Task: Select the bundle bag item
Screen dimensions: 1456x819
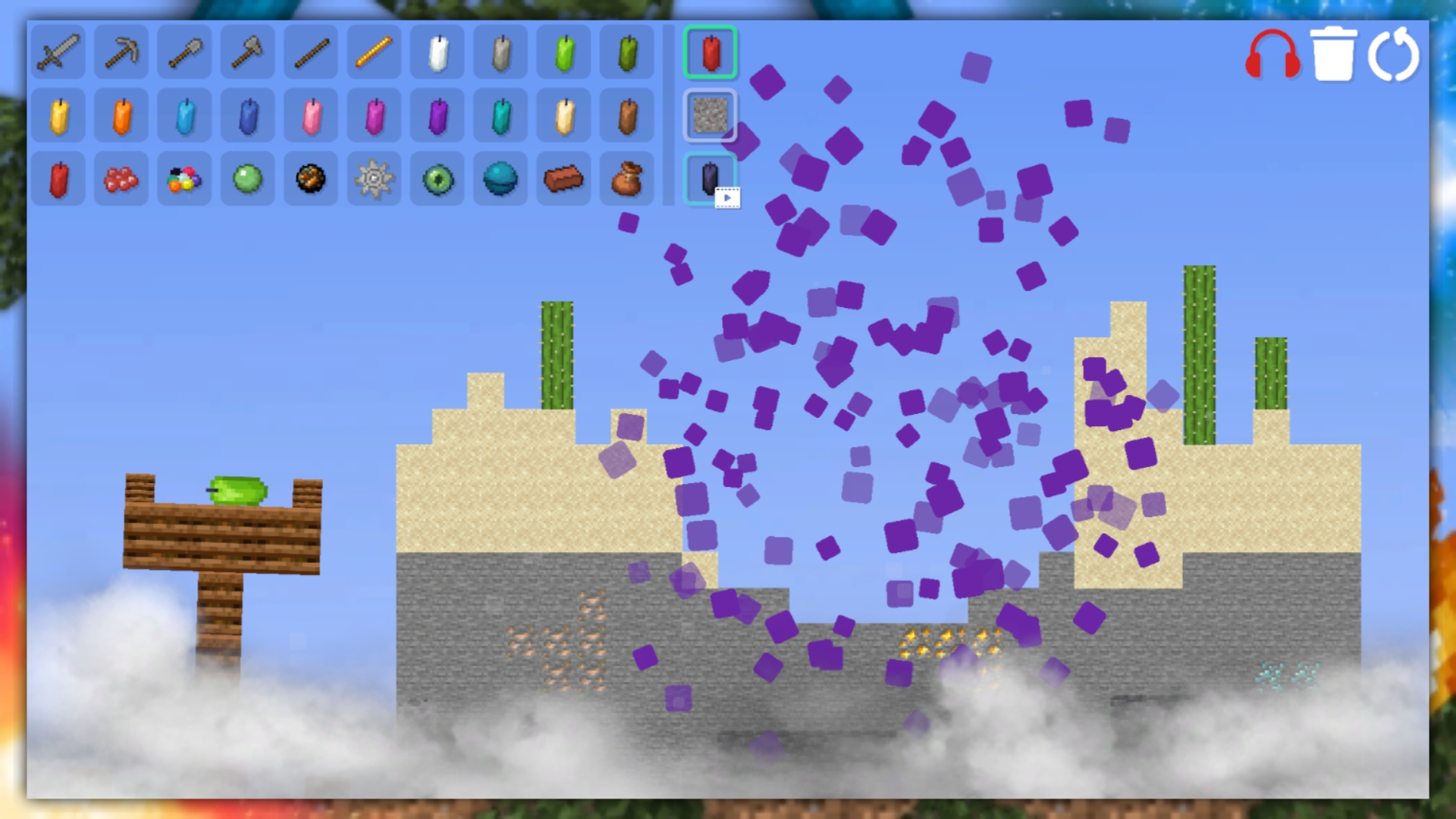Action: (627, 179)
